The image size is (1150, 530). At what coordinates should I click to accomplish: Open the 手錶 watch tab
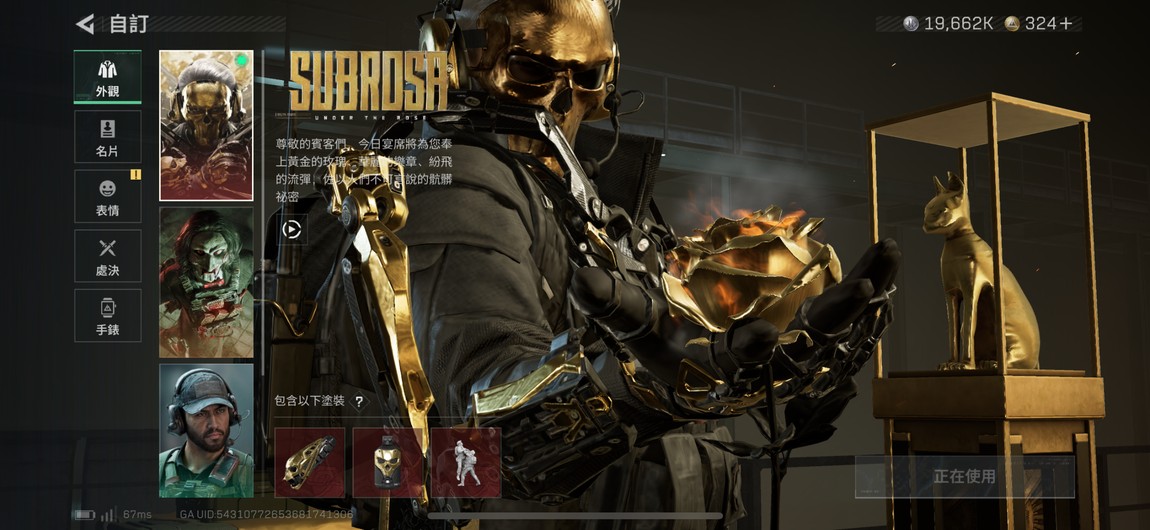[x=107, y=315]
